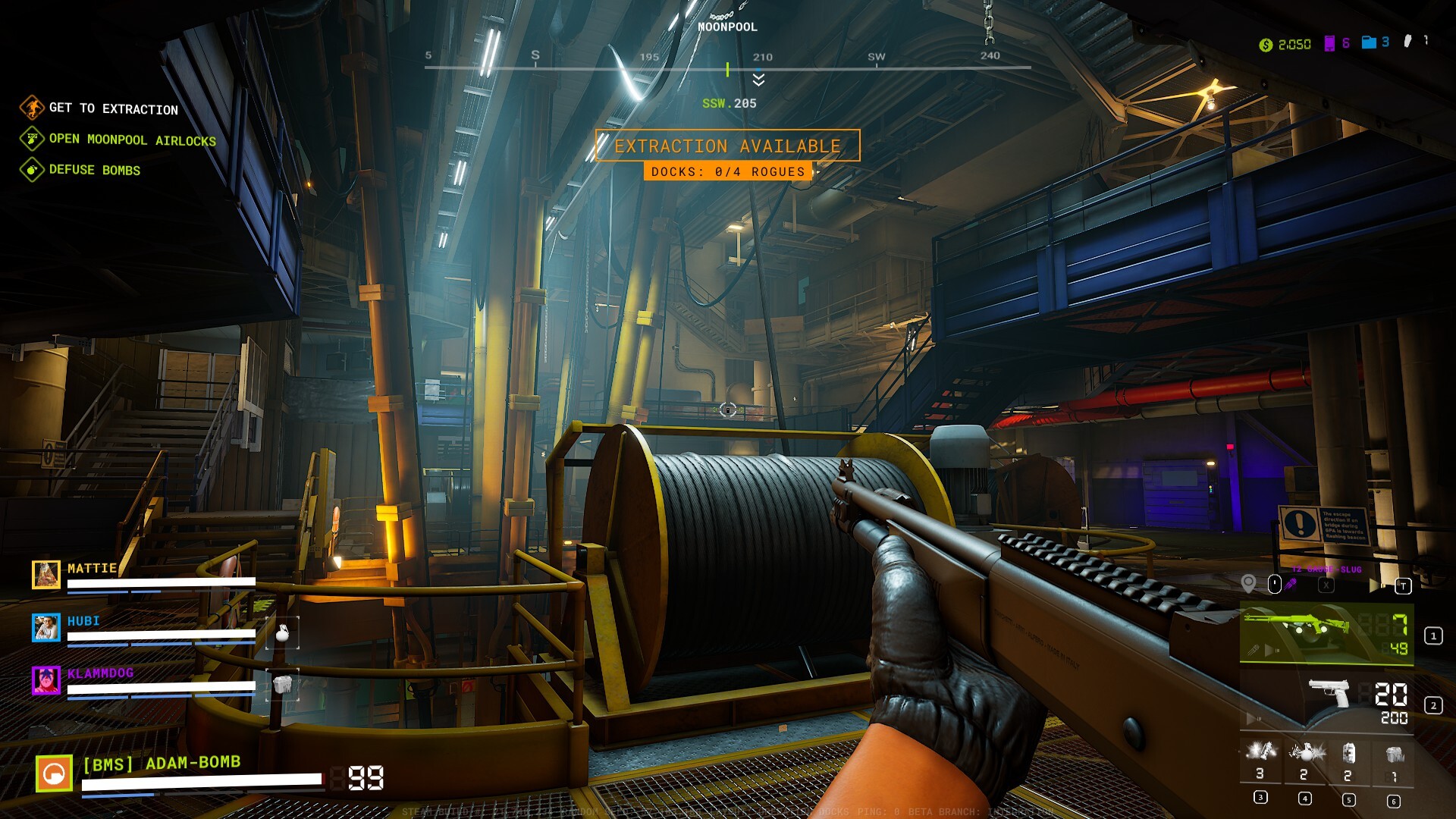Click the Get To Extraction objective icon

[32, 108]
